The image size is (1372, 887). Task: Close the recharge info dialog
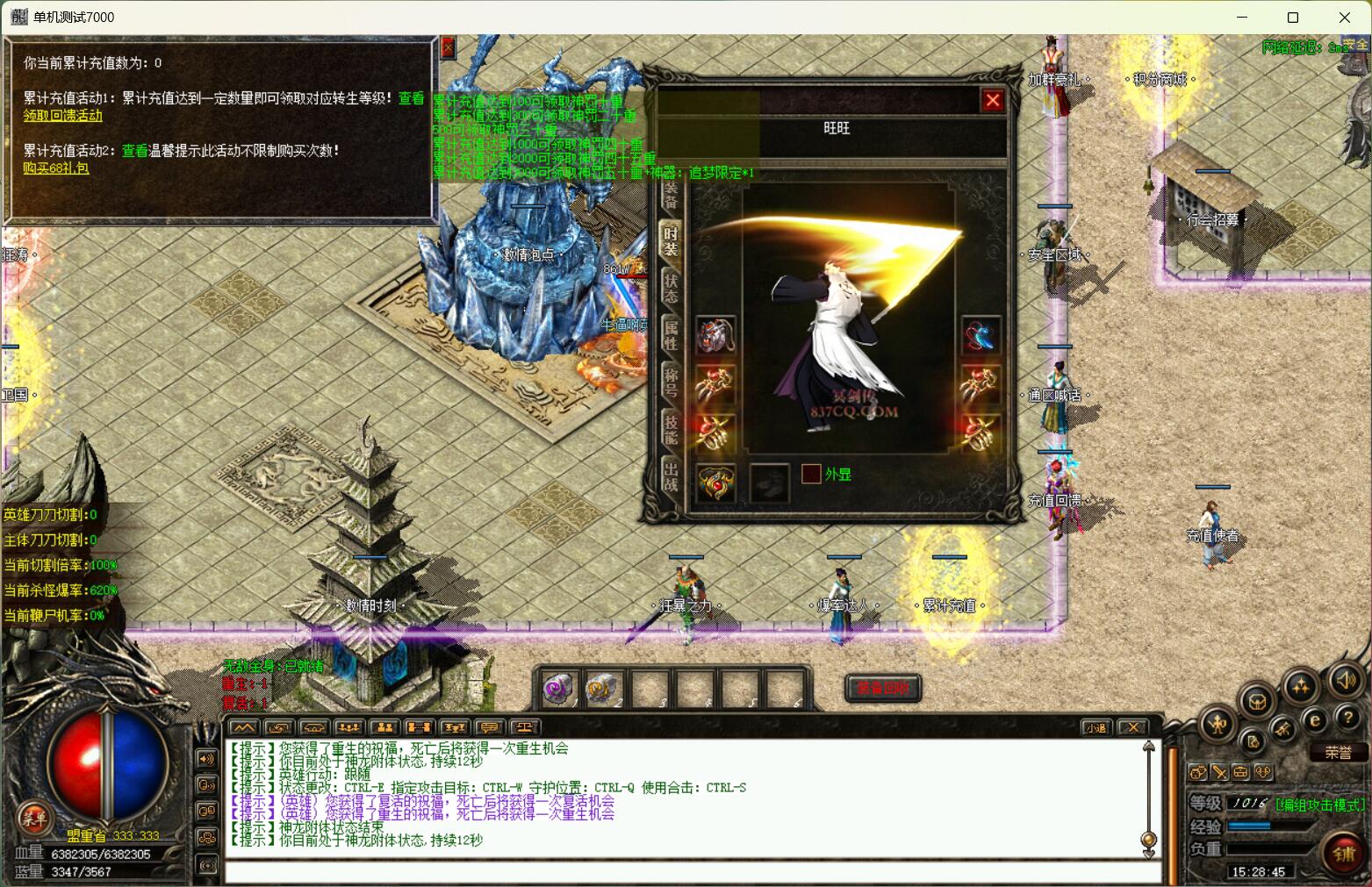click(x=448, y=47)
